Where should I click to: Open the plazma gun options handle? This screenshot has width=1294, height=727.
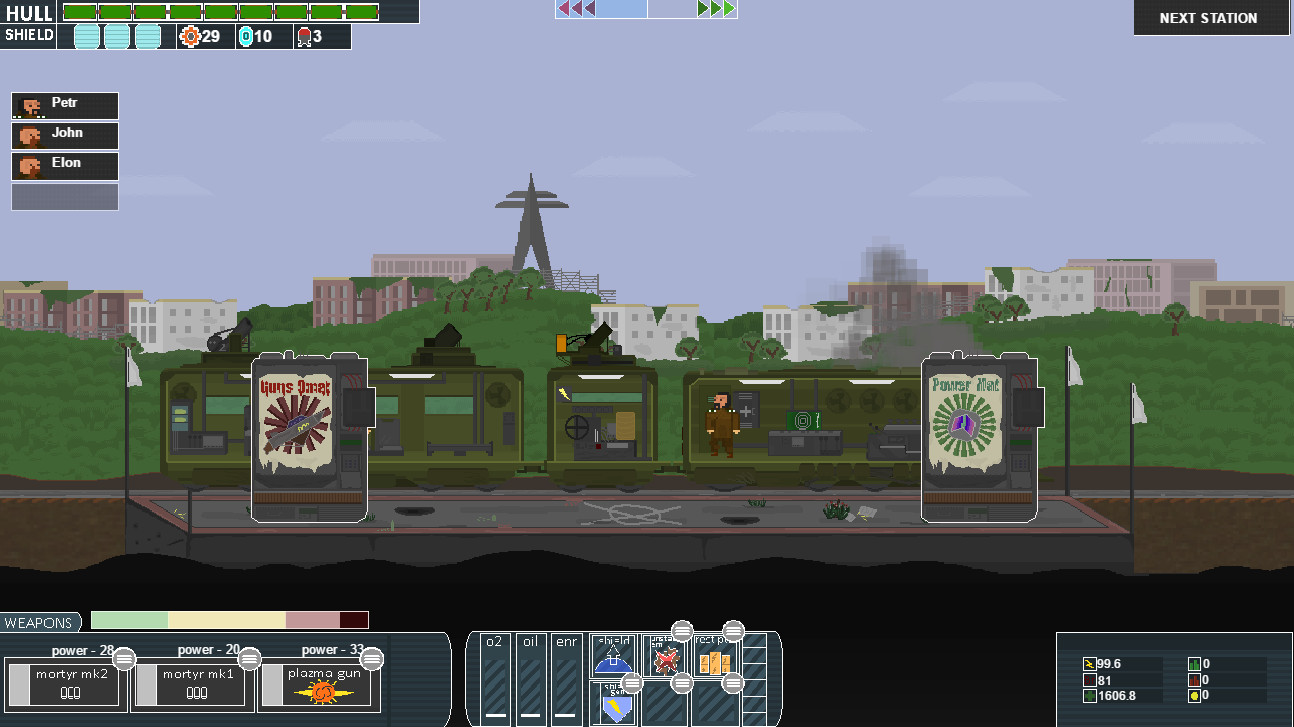[x=372, y=658]
